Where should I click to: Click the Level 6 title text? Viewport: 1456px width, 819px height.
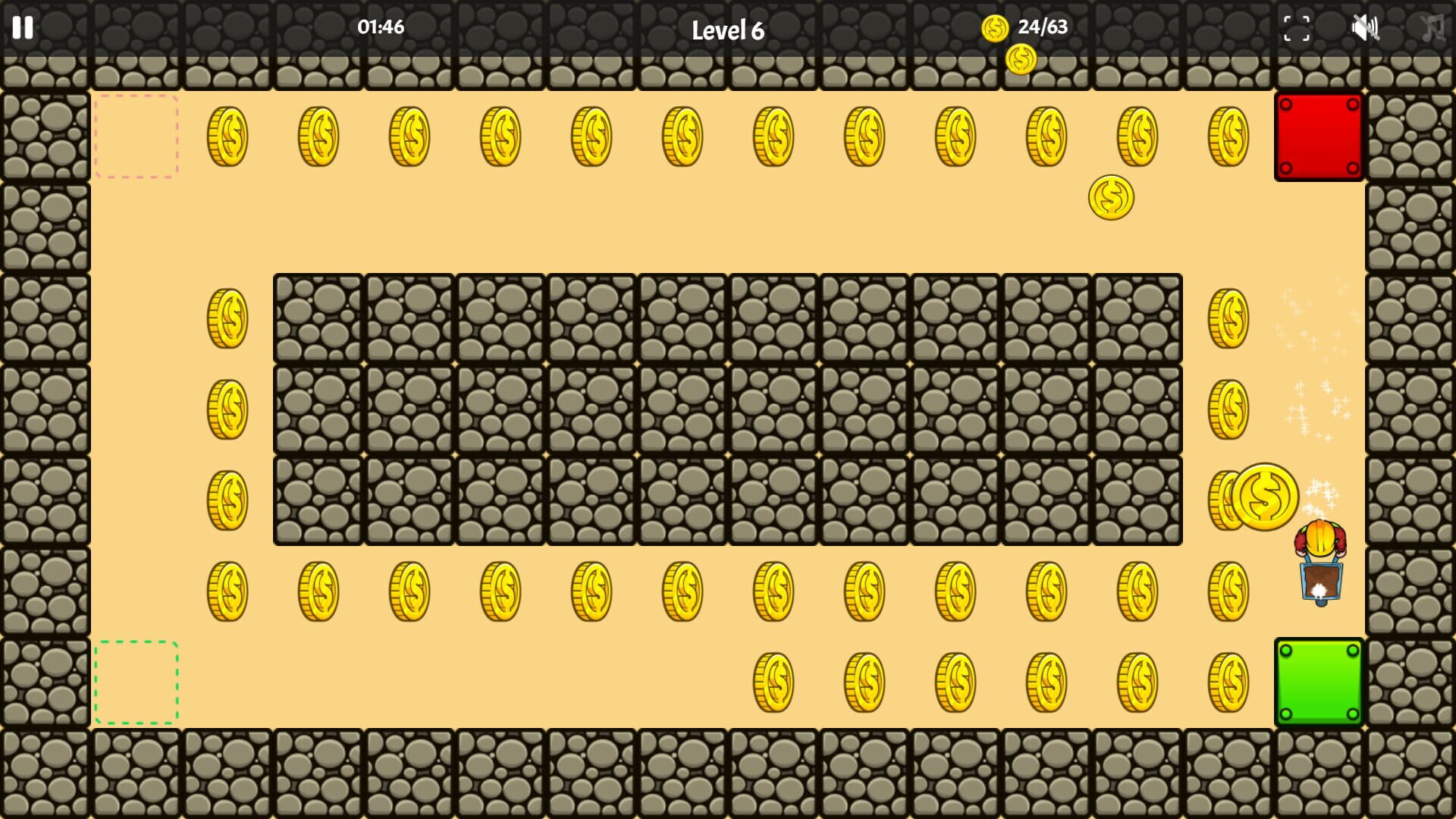(729, 30)
